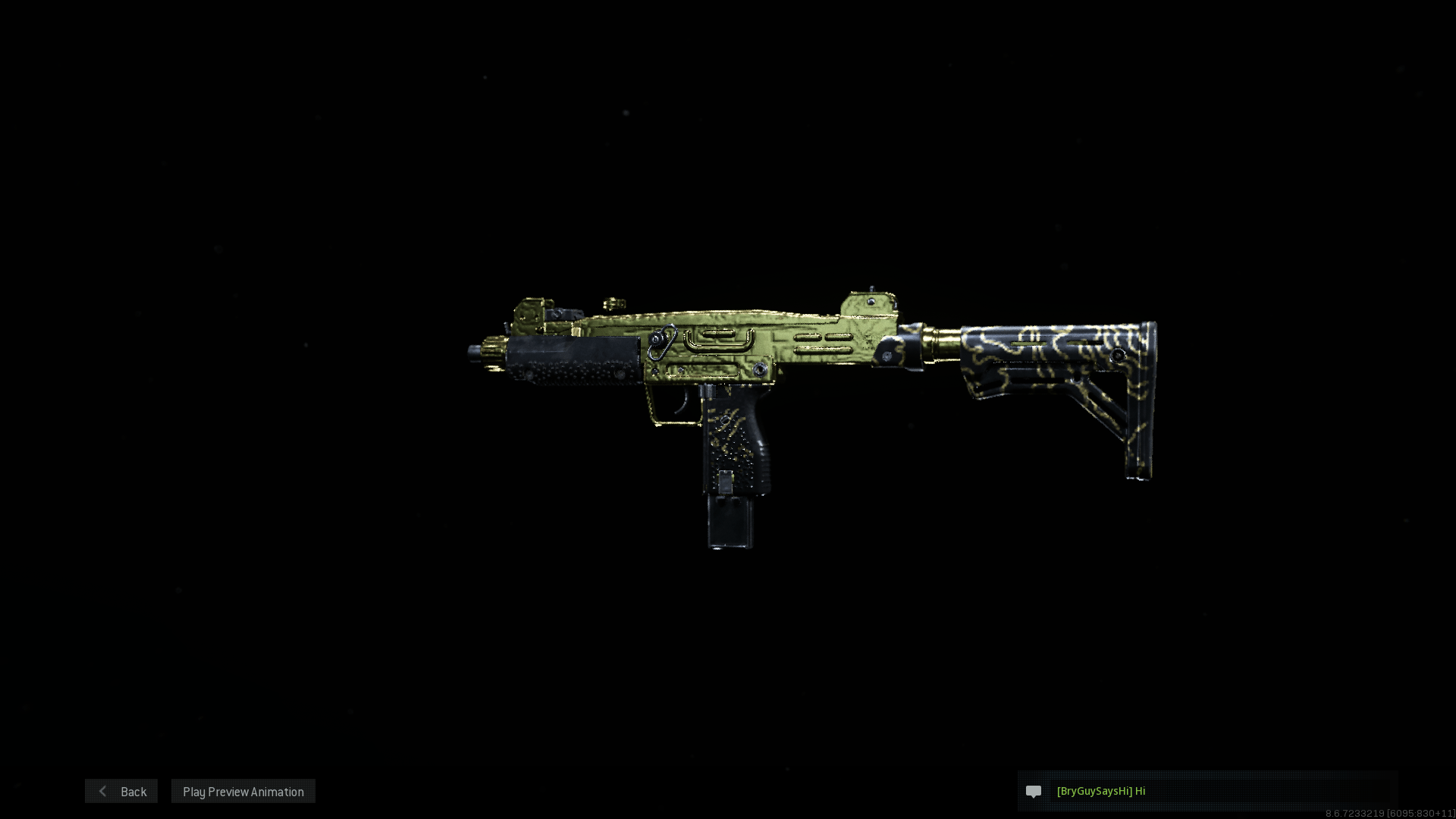Click the sling mount loop
The image size is (1456, 819).
pos(661,341)
